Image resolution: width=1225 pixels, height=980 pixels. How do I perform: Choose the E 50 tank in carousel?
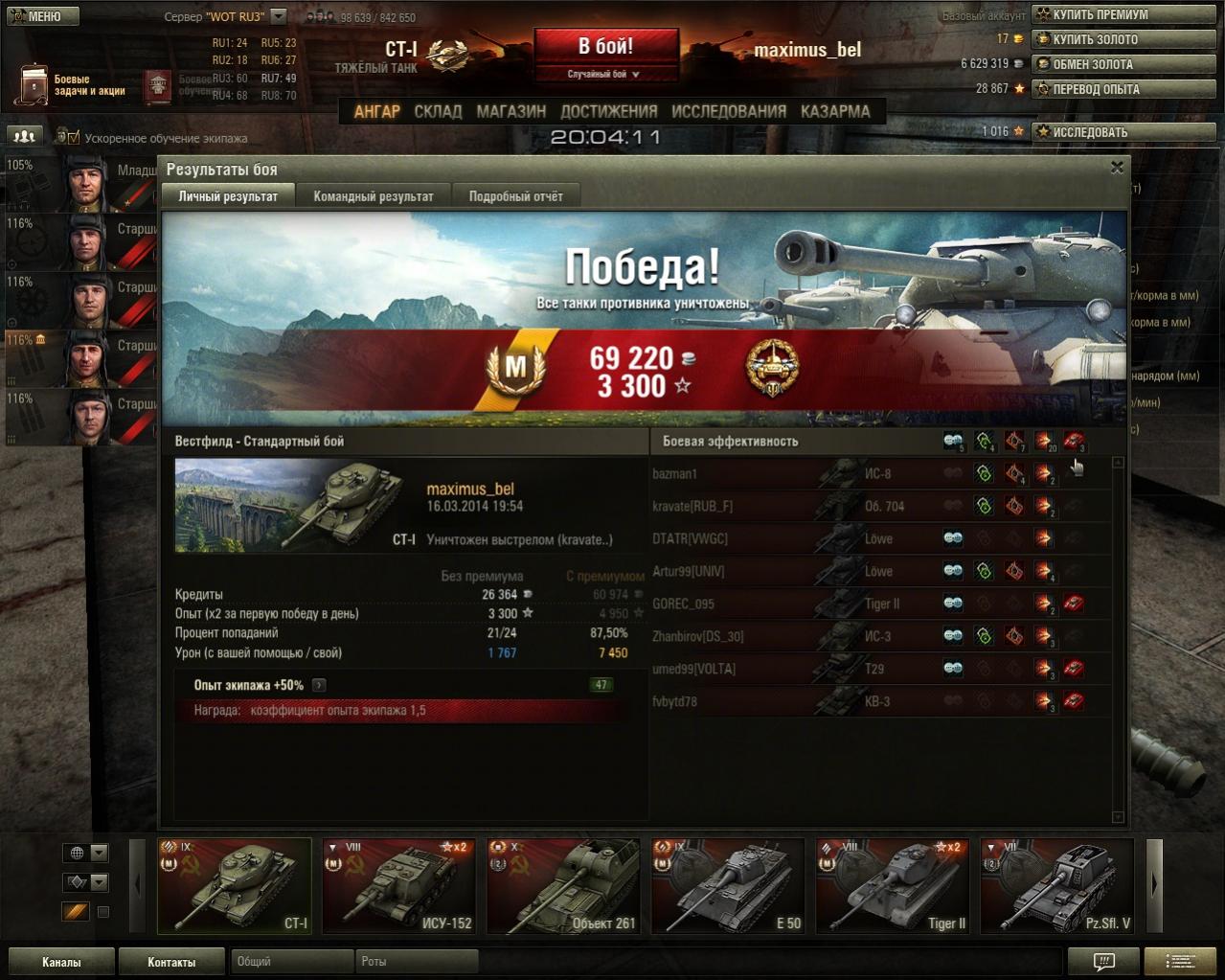click(728, 885)
